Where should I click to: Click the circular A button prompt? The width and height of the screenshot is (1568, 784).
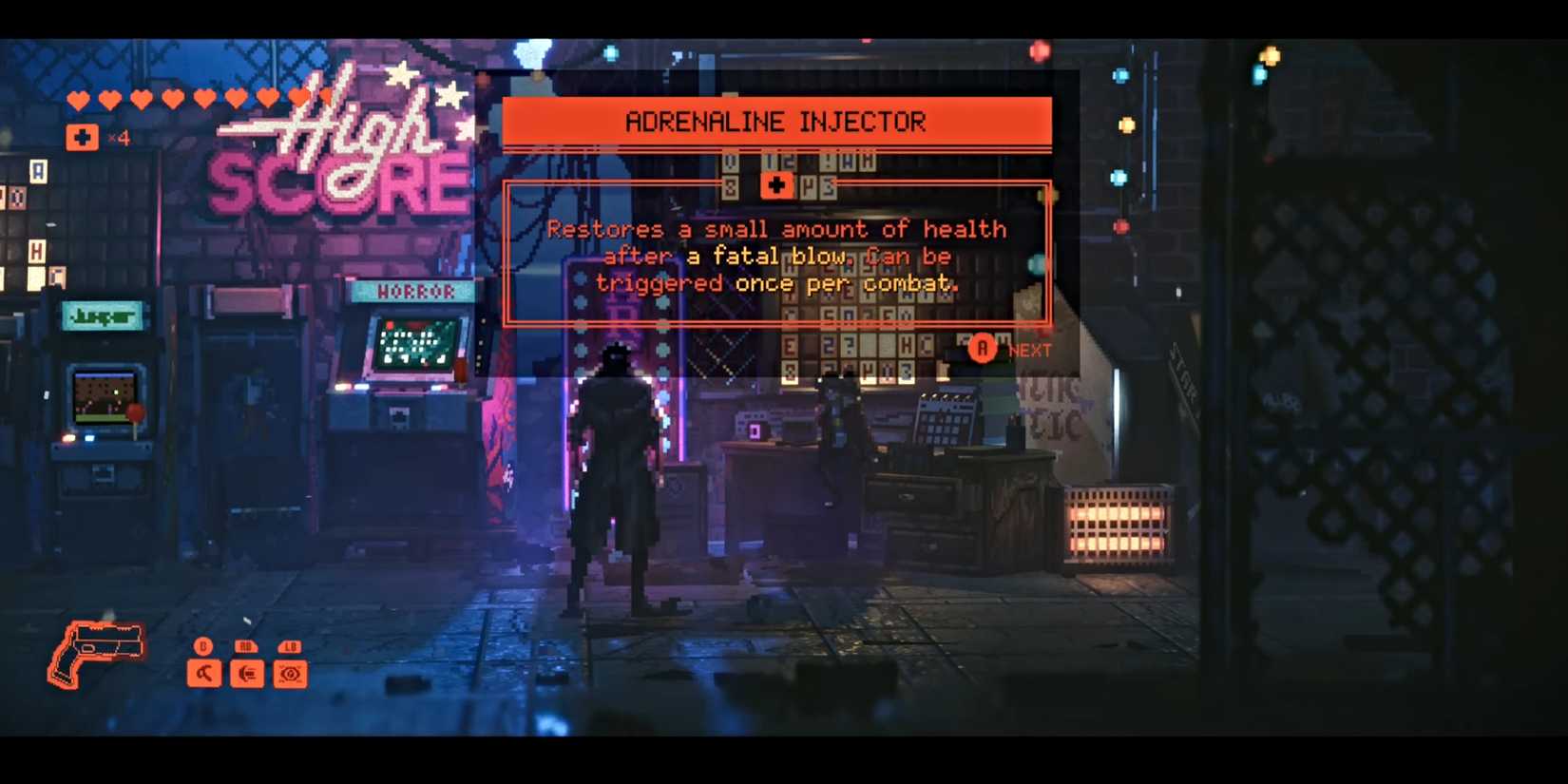click(x=983, y=349)
